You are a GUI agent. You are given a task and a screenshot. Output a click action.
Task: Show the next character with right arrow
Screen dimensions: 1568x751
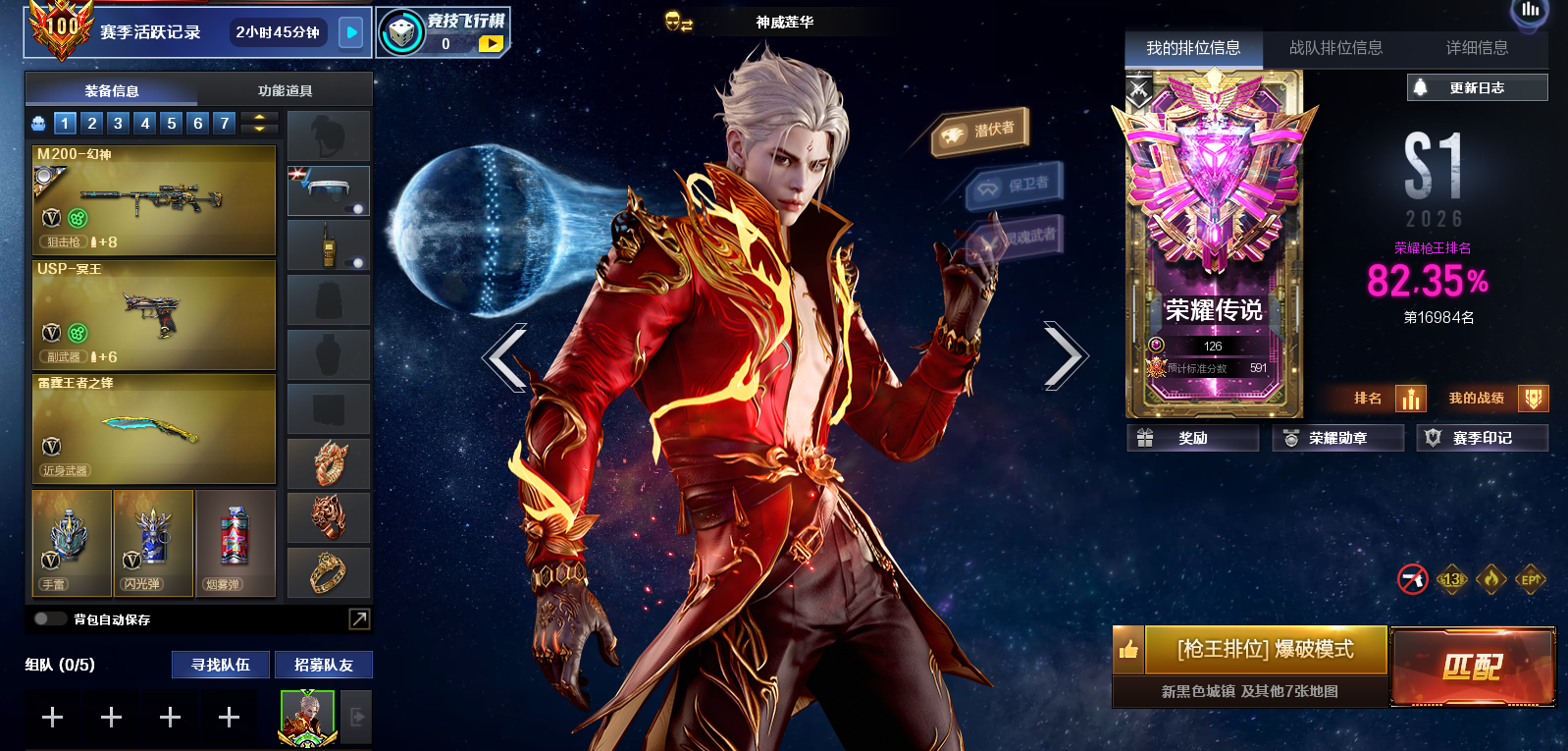1065,355
